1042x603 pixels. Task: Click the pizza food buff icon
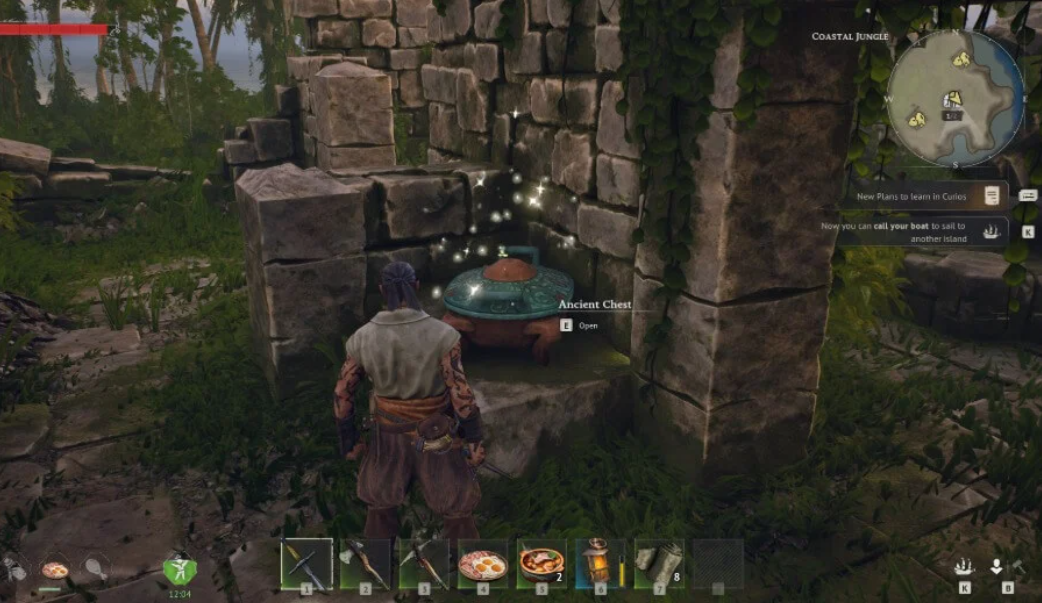click(54, 569)
